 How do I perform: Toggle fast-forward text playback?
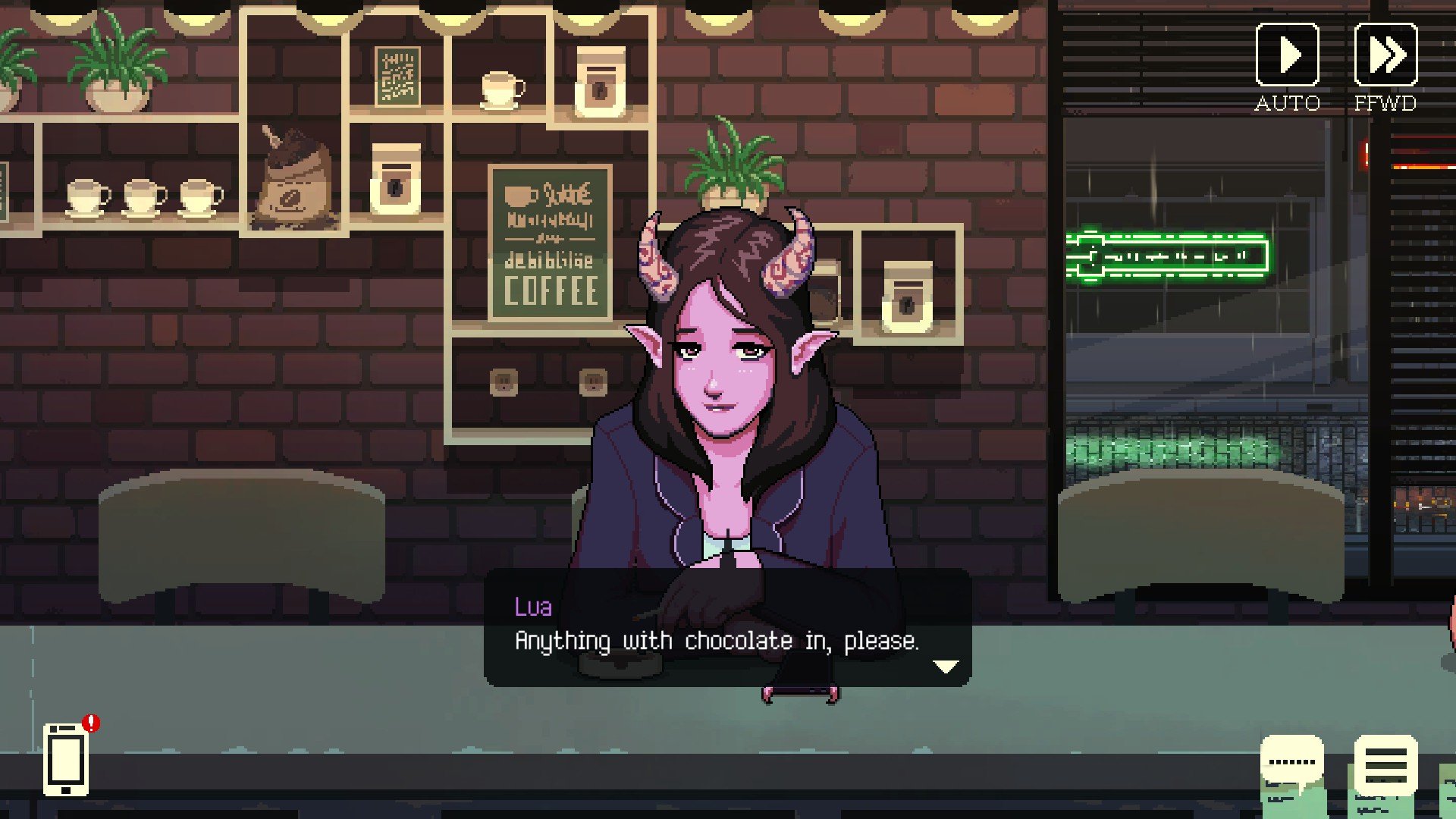click(x=1385, y=55)
